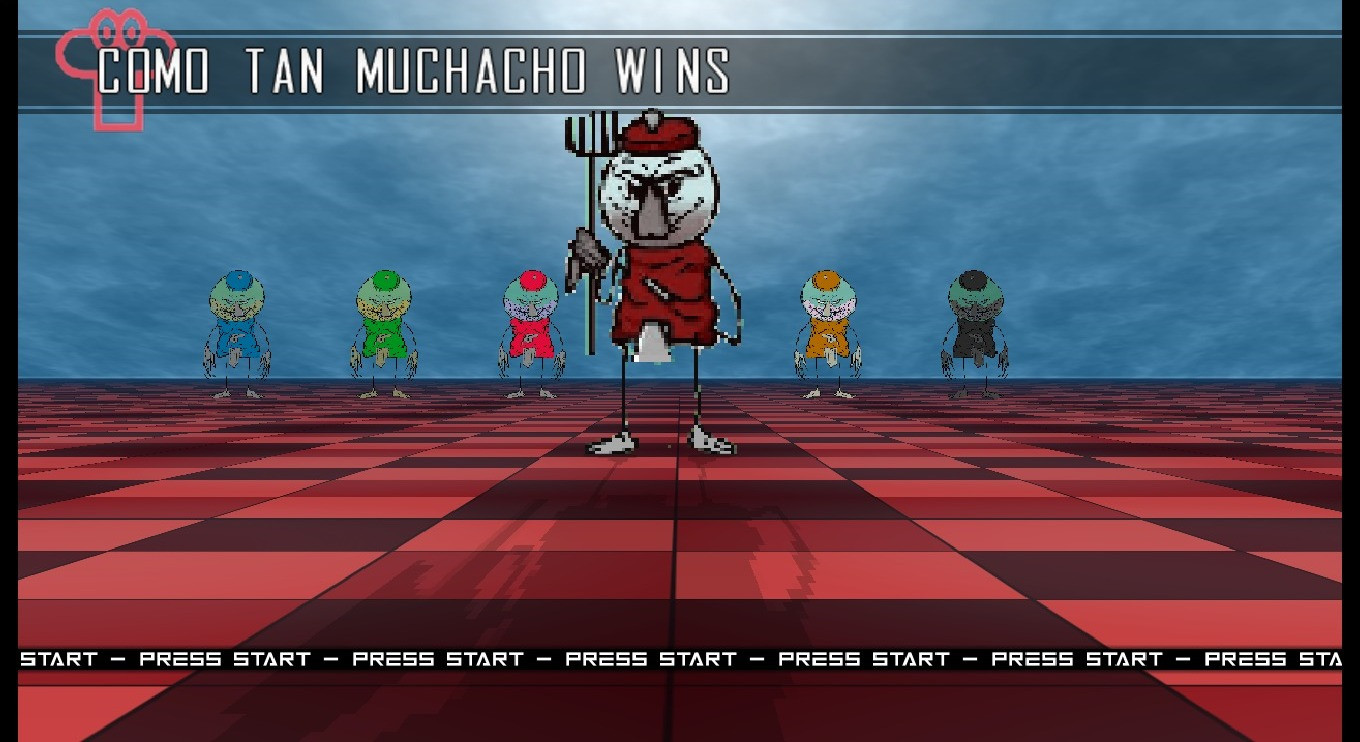This screenshot has height=742, width=1360.
Task: Click the winning character's red robe
Action: [x=670, y=290]
